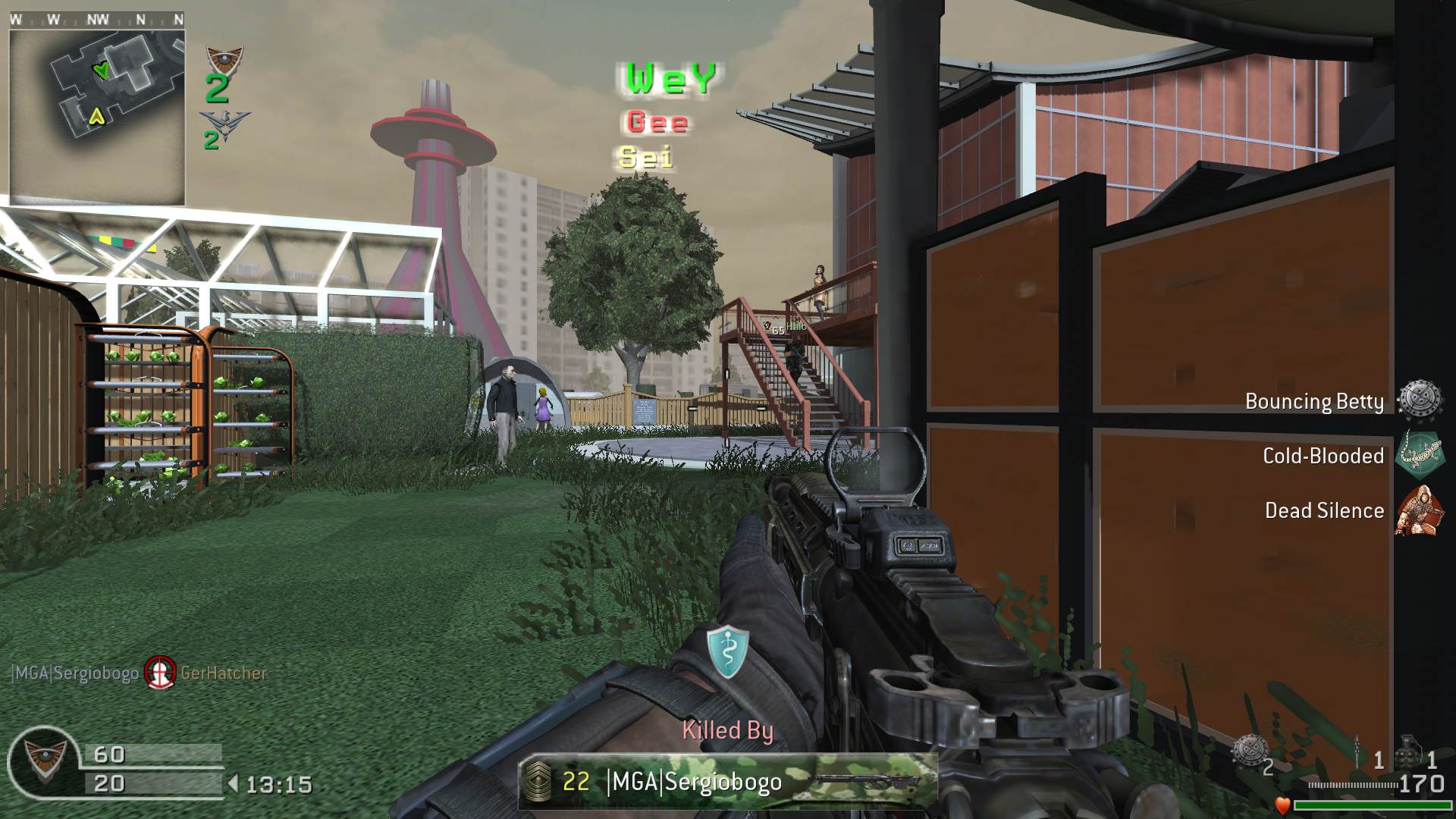The width and height of the screenshot is (1456, 819).
Task: Select the Bouncing Betty equipment icon
Action: [x=1419, y=400]
